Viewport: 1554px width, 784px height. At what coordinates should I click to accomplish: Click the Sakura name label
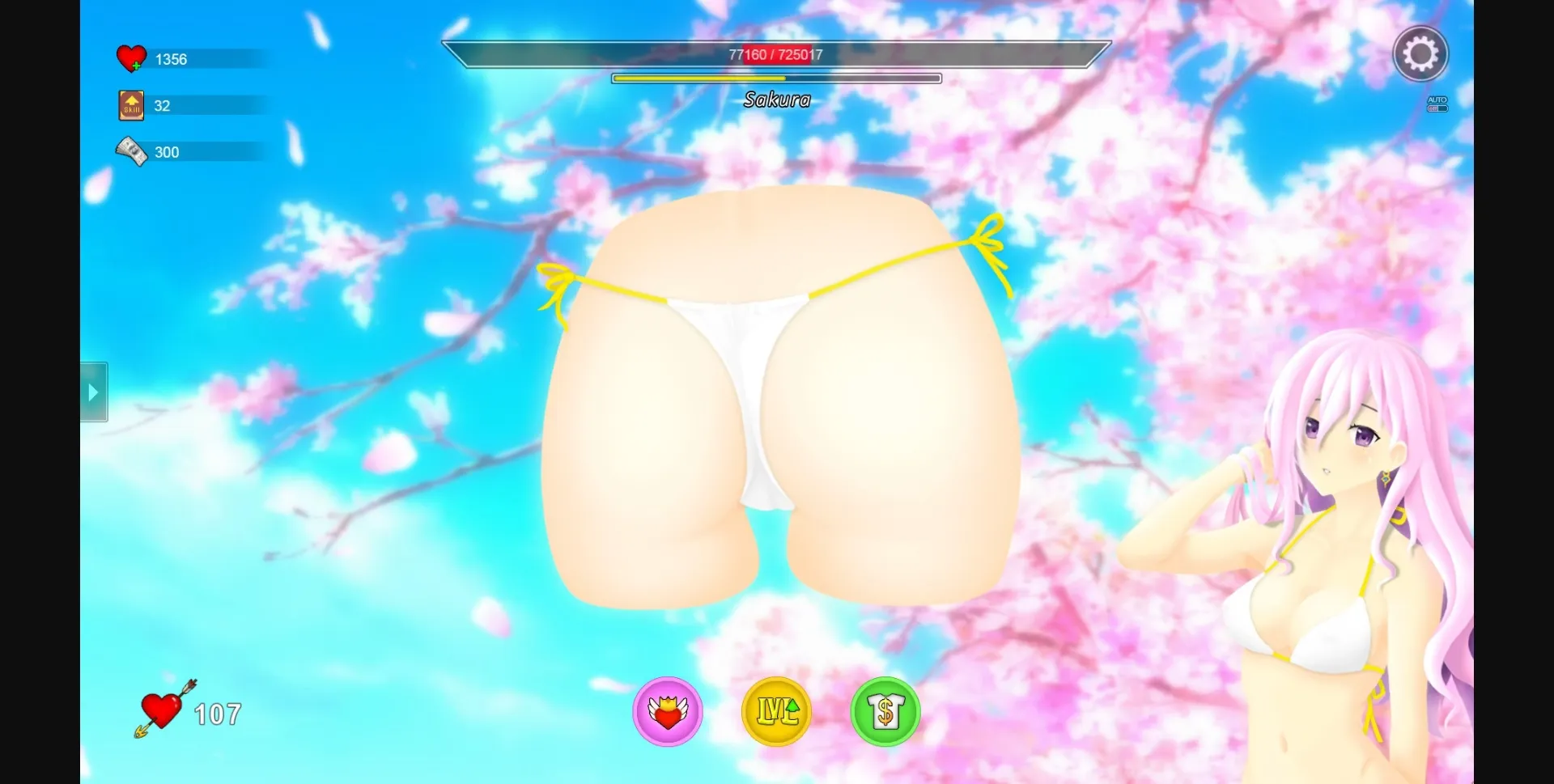click(775, 100)
